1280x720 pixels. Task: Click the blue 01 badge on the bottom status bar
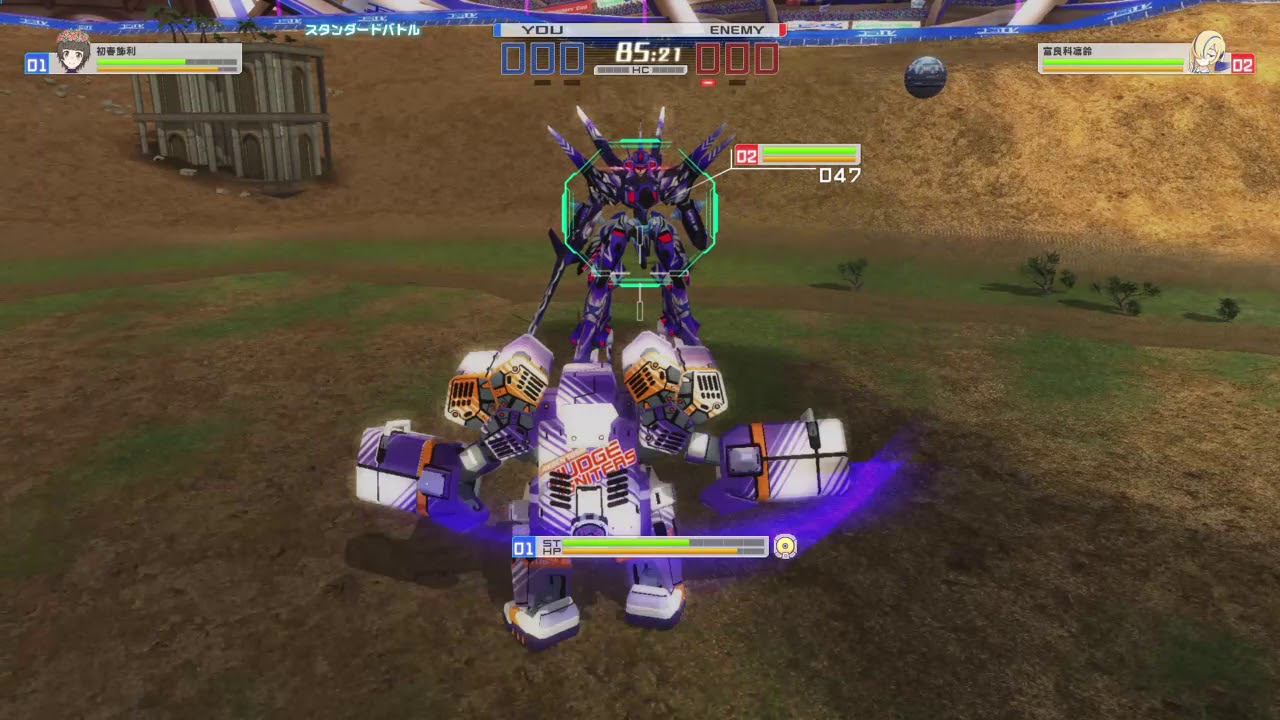click(x=524, y=548)
